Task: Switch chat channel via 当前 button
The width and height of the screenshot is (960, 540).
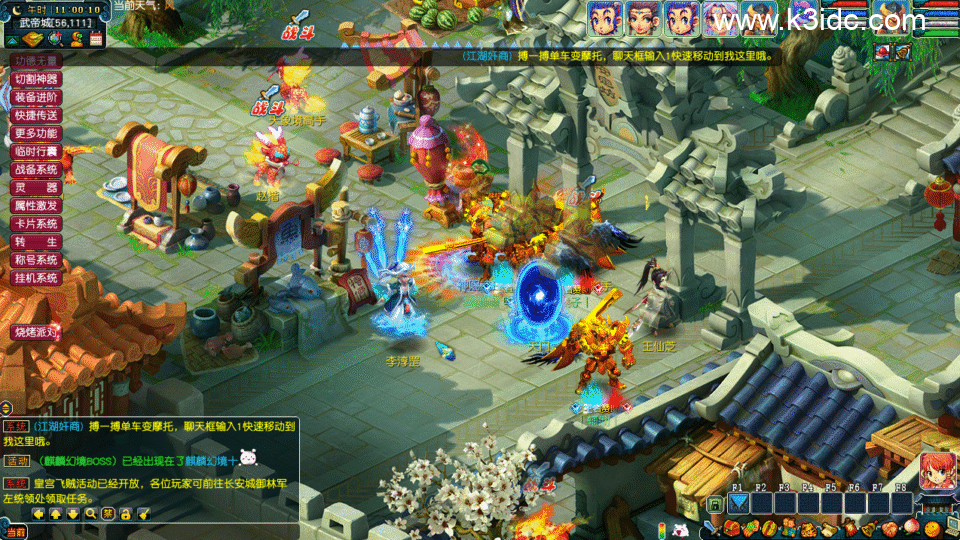Action: coord(14,533)
